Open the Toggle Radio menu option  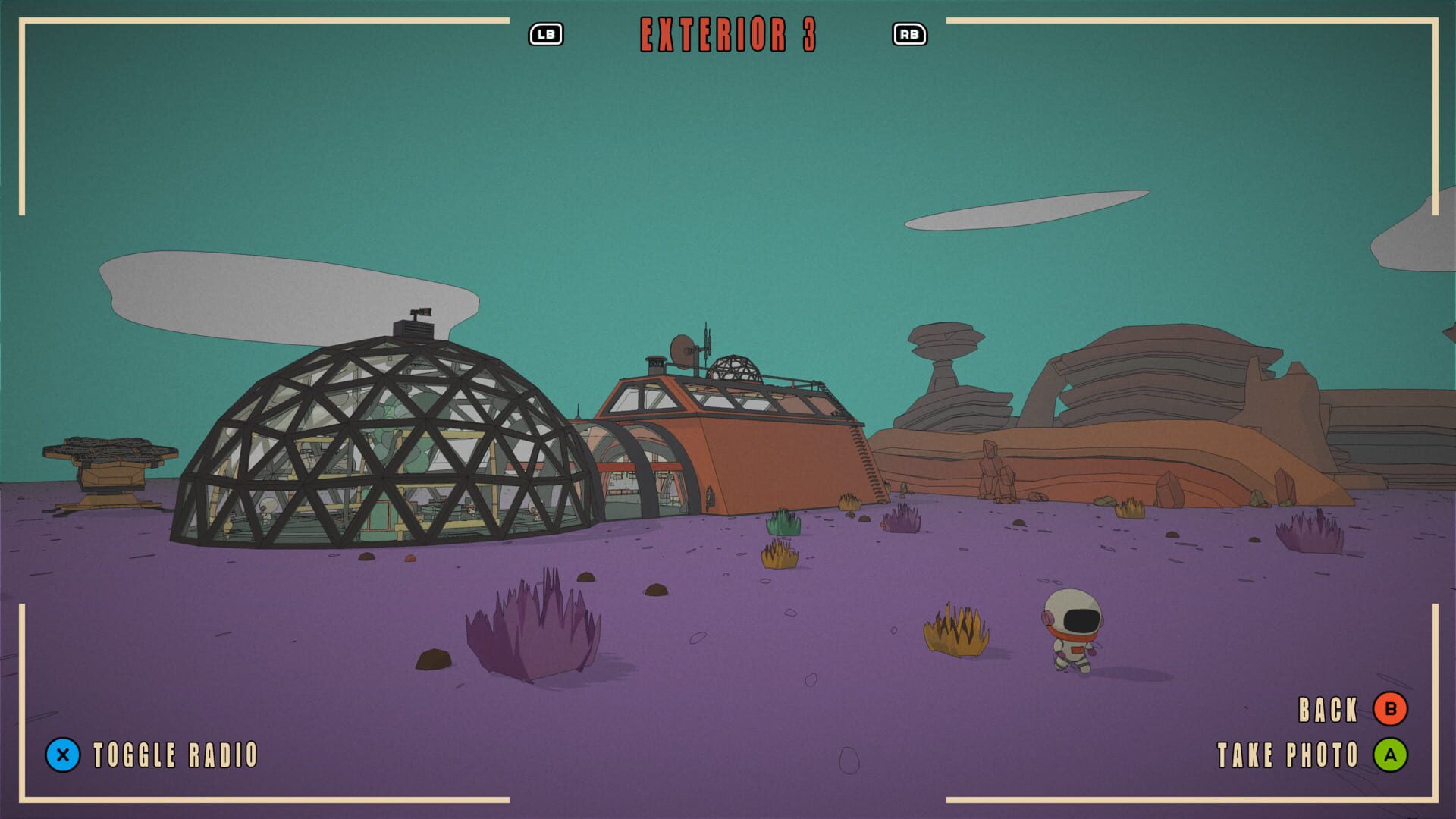point(174,755)
